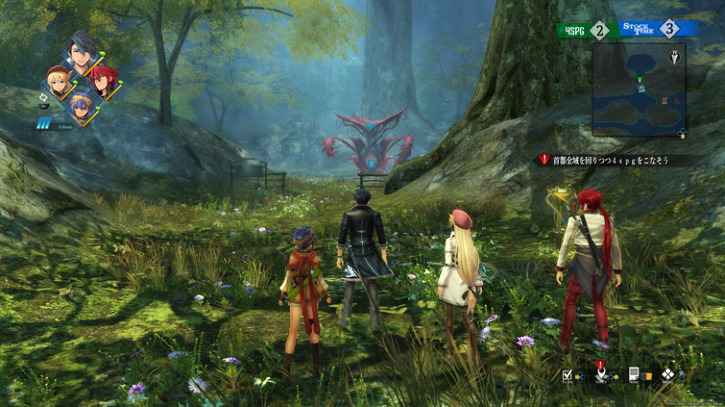Select the purple-haired party member portrait

pos(80,103)
